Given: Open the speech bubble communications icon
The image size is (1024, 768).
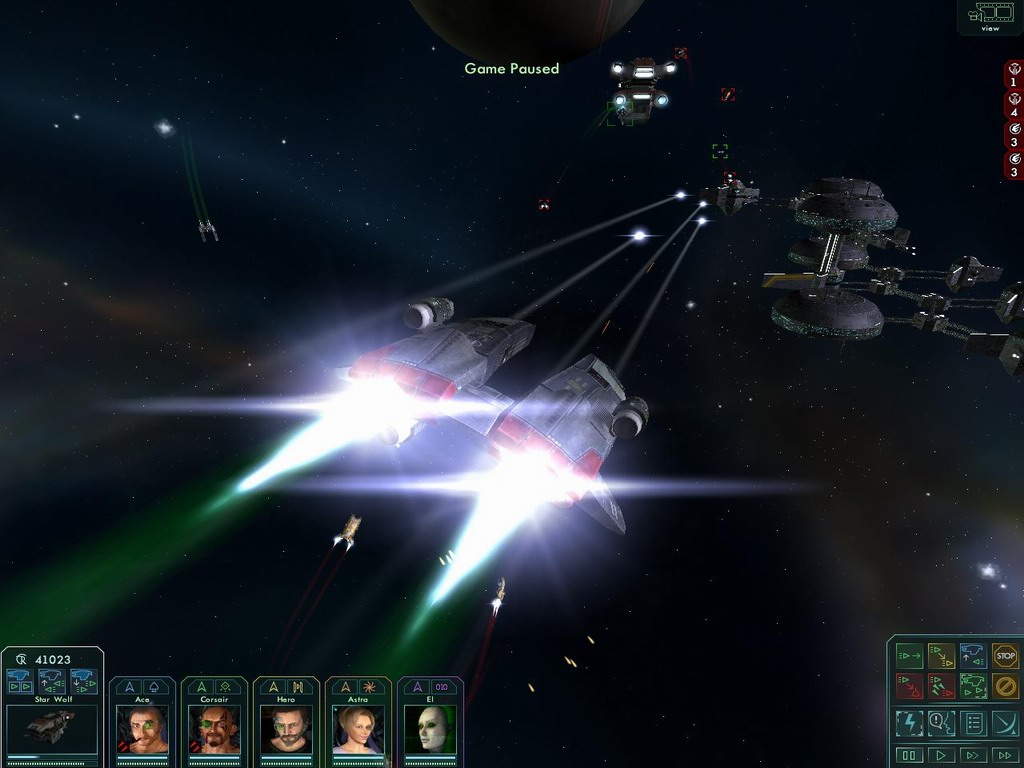Looking at the screenshot, I should pos(941,722).
